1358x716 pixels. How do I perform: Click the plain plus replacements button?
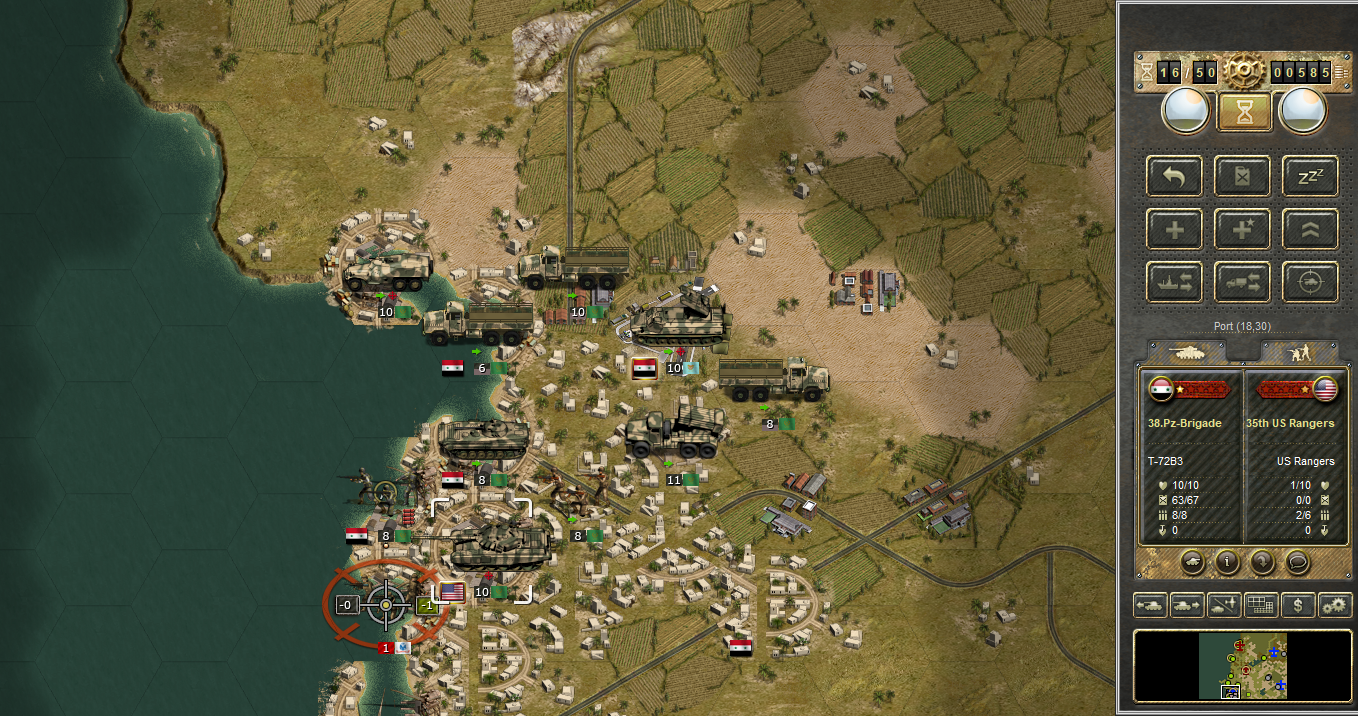tap(1175, 230)
